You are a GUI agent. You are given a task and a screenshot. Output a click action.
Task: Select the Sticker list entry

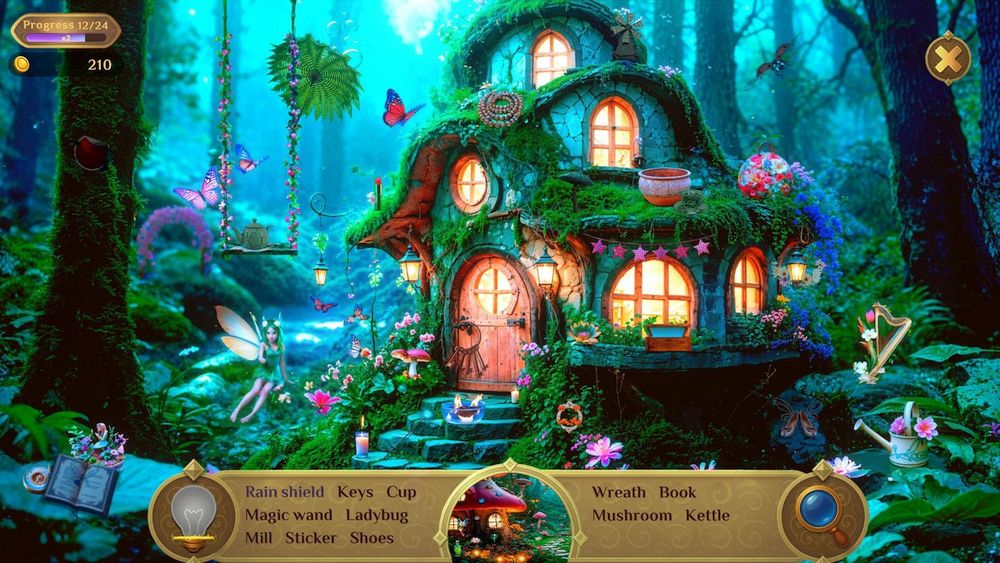[x=311, y=538]
